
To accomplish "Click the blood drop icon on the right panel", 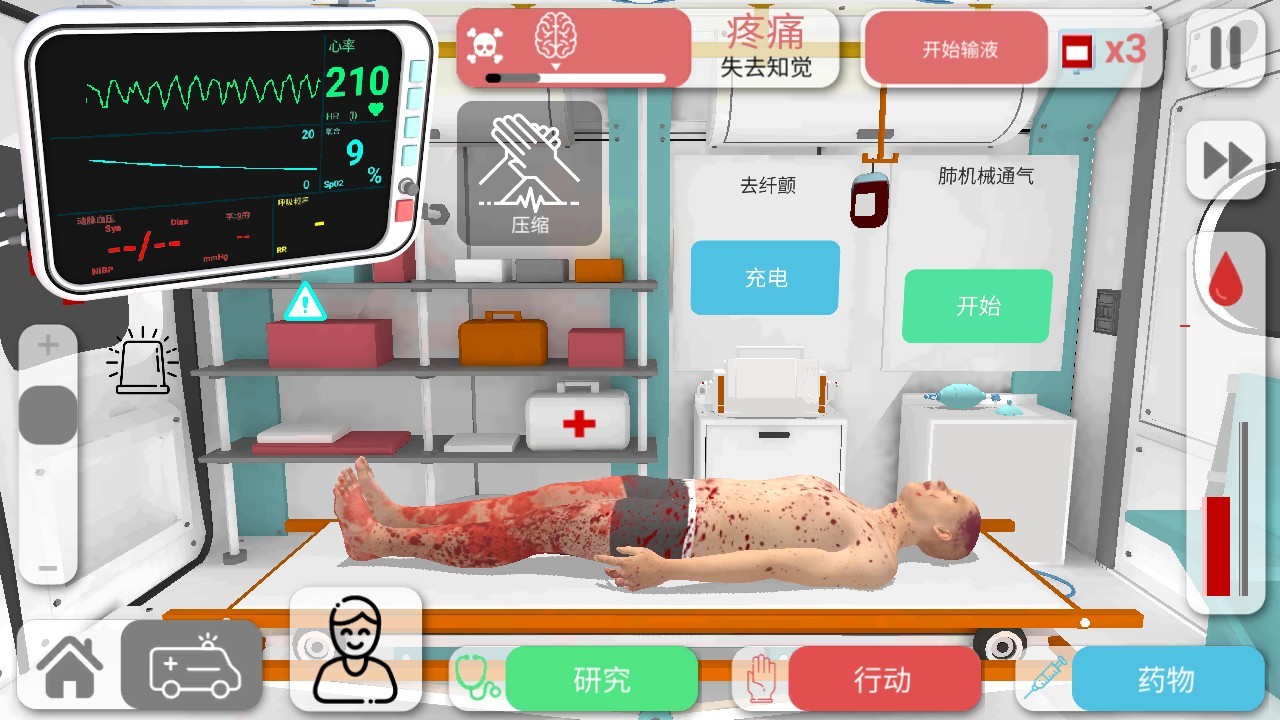I will tap(1227, 280).
